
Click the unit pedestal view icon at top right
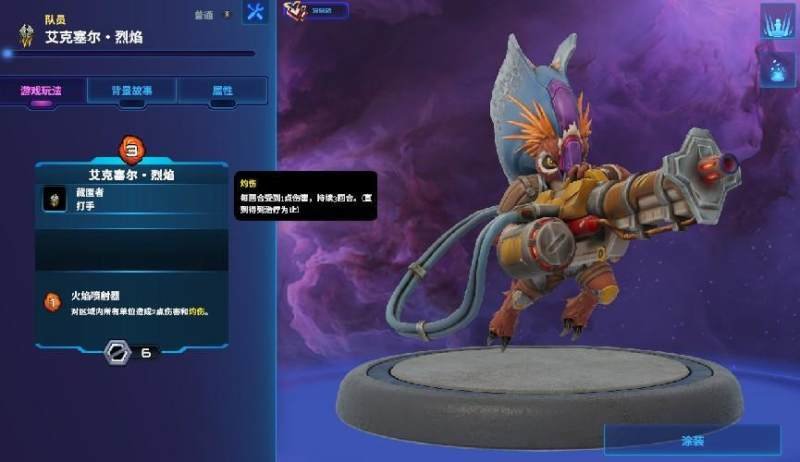[777, 22]
